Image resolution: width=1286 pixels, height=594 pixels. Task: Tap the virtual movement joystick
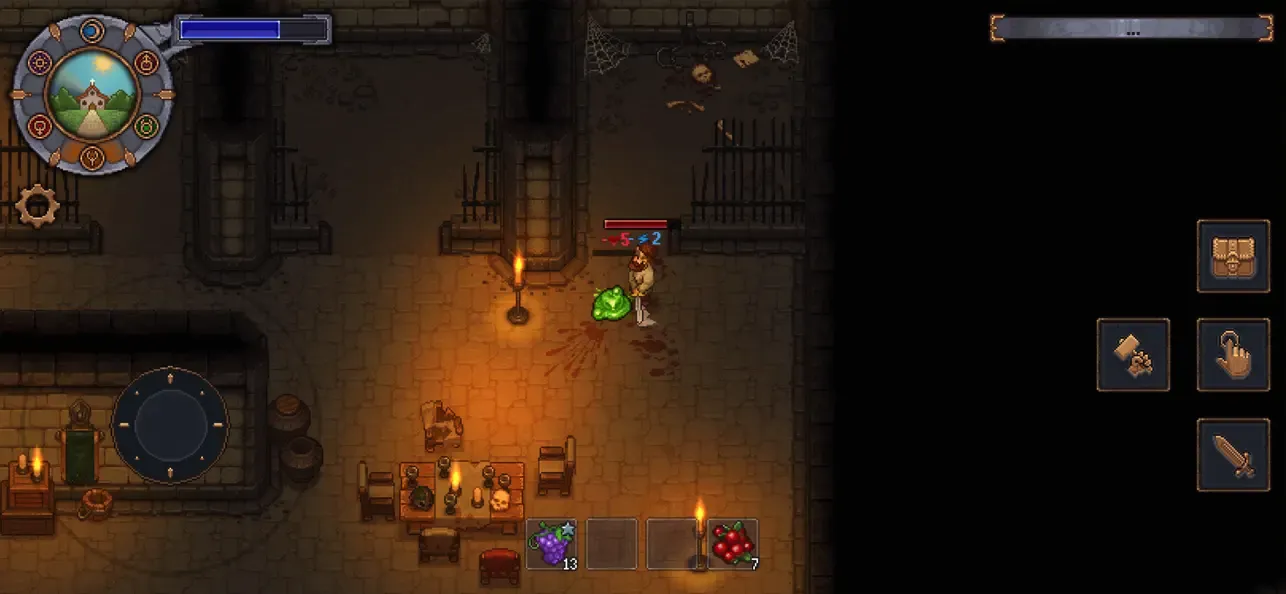coord(169,425)
